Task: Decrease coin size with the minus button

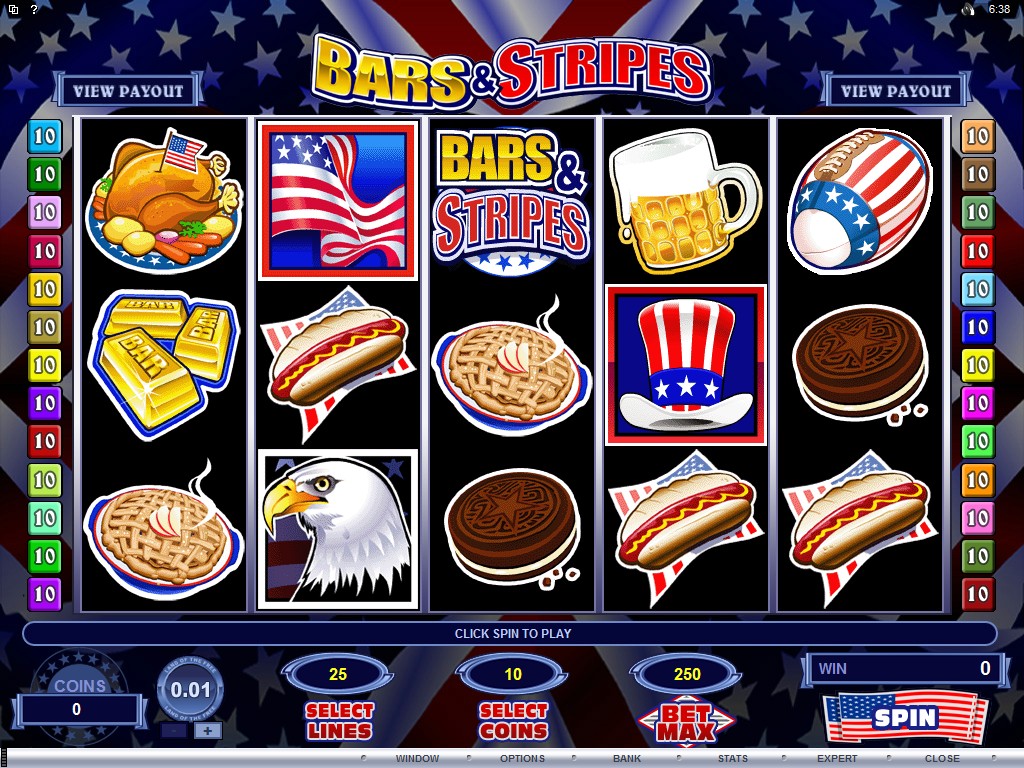Action: pyautogui.click(x=173, y=730)
